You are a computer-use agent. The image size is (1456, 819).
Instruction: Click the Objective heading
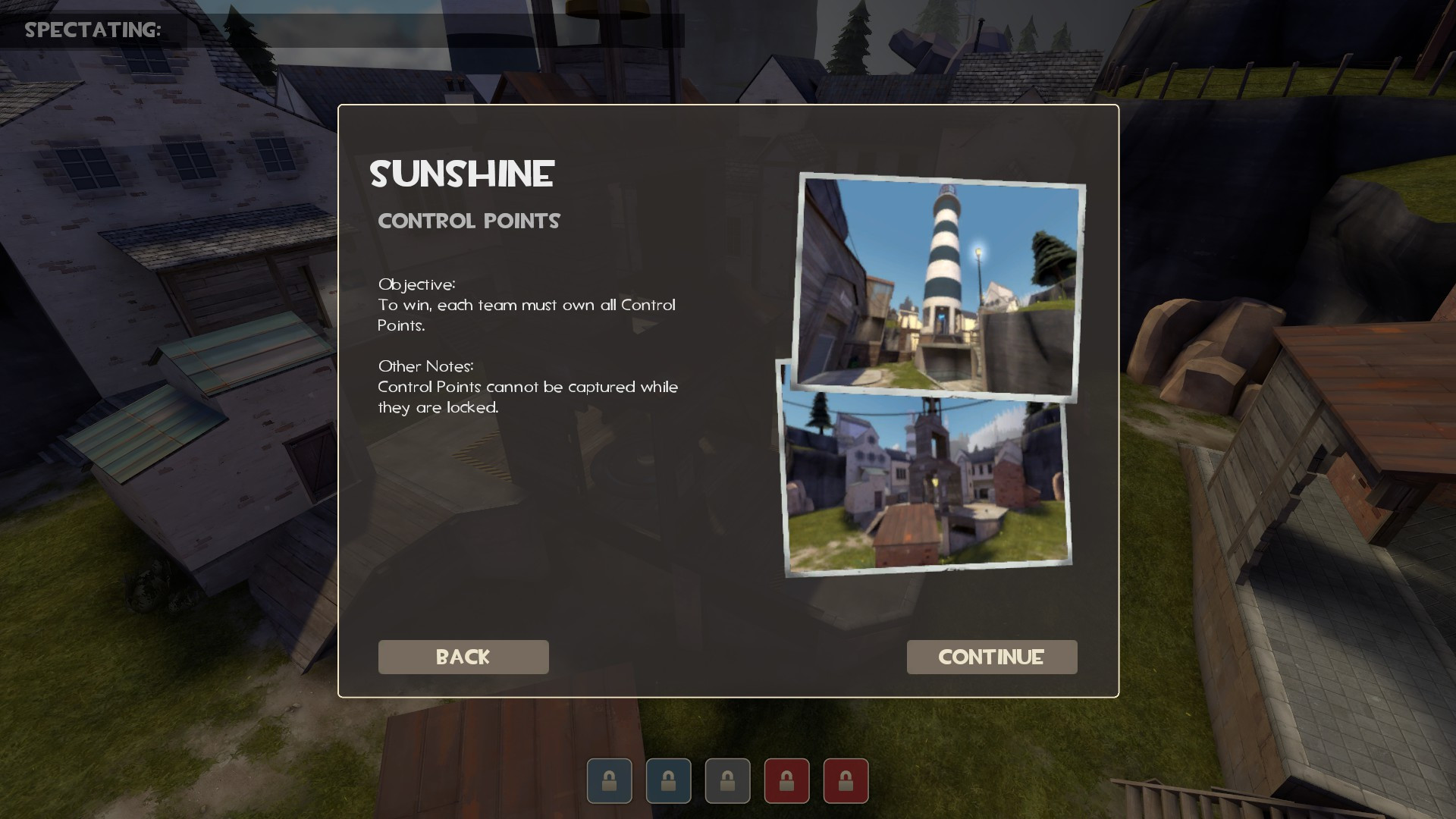[416, 285]
